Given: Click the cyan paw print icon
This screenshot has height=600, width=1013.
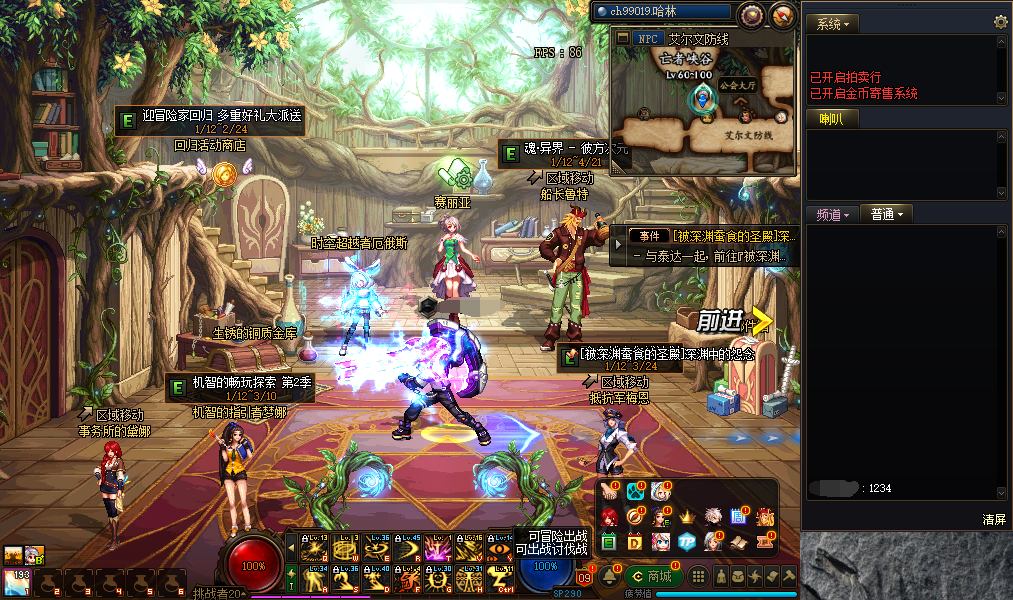Looking at the screenshot, I should 635,492.
